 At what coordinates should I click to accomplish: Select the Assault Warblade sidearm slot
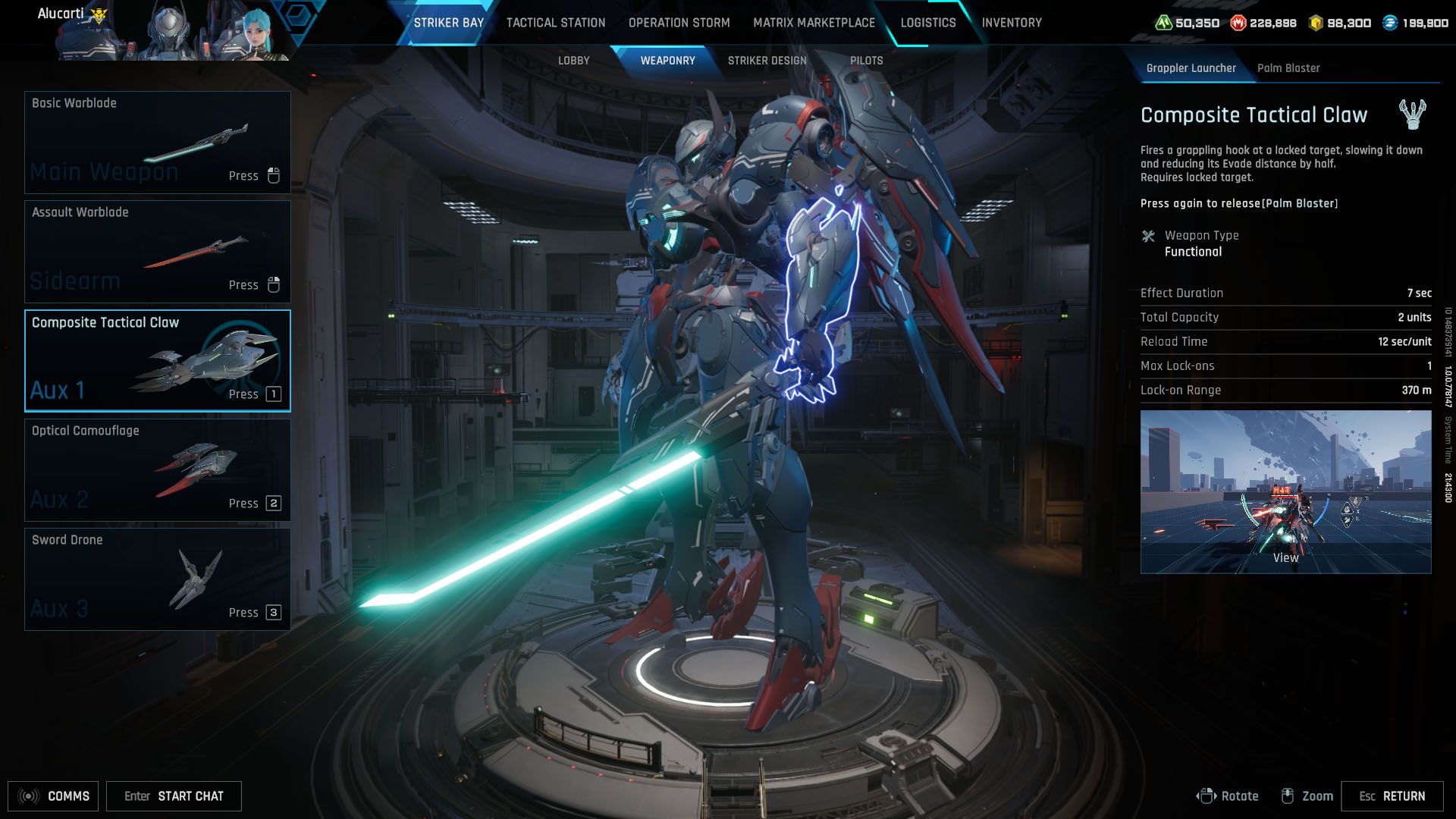coord(157,250)
